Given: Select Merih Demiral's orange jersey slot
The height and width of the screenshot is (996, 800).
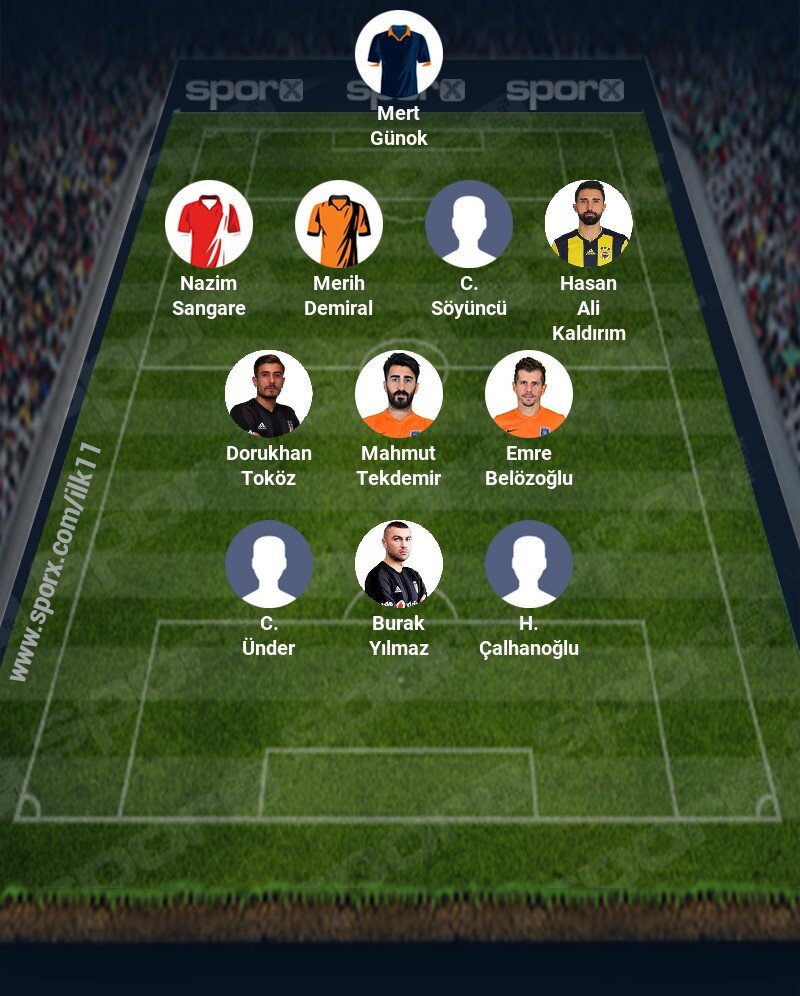Looking at the screenshot, I should point(339,224).
